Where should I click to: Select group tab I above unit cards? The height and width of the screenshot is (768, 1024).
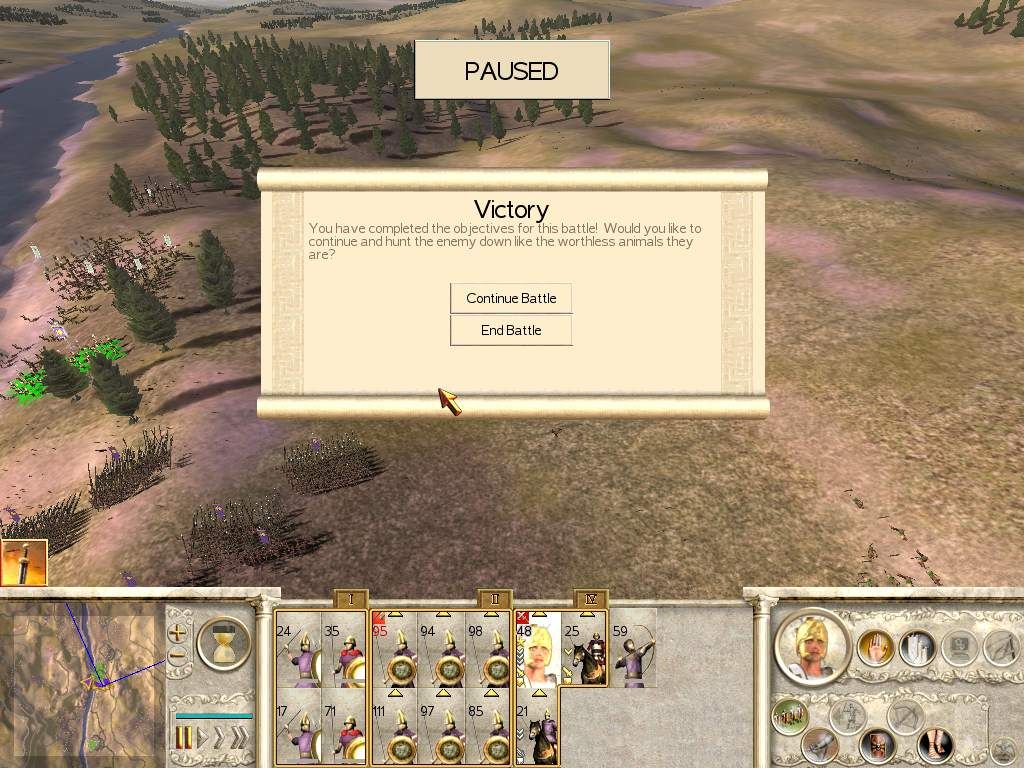tap(351, 600)
